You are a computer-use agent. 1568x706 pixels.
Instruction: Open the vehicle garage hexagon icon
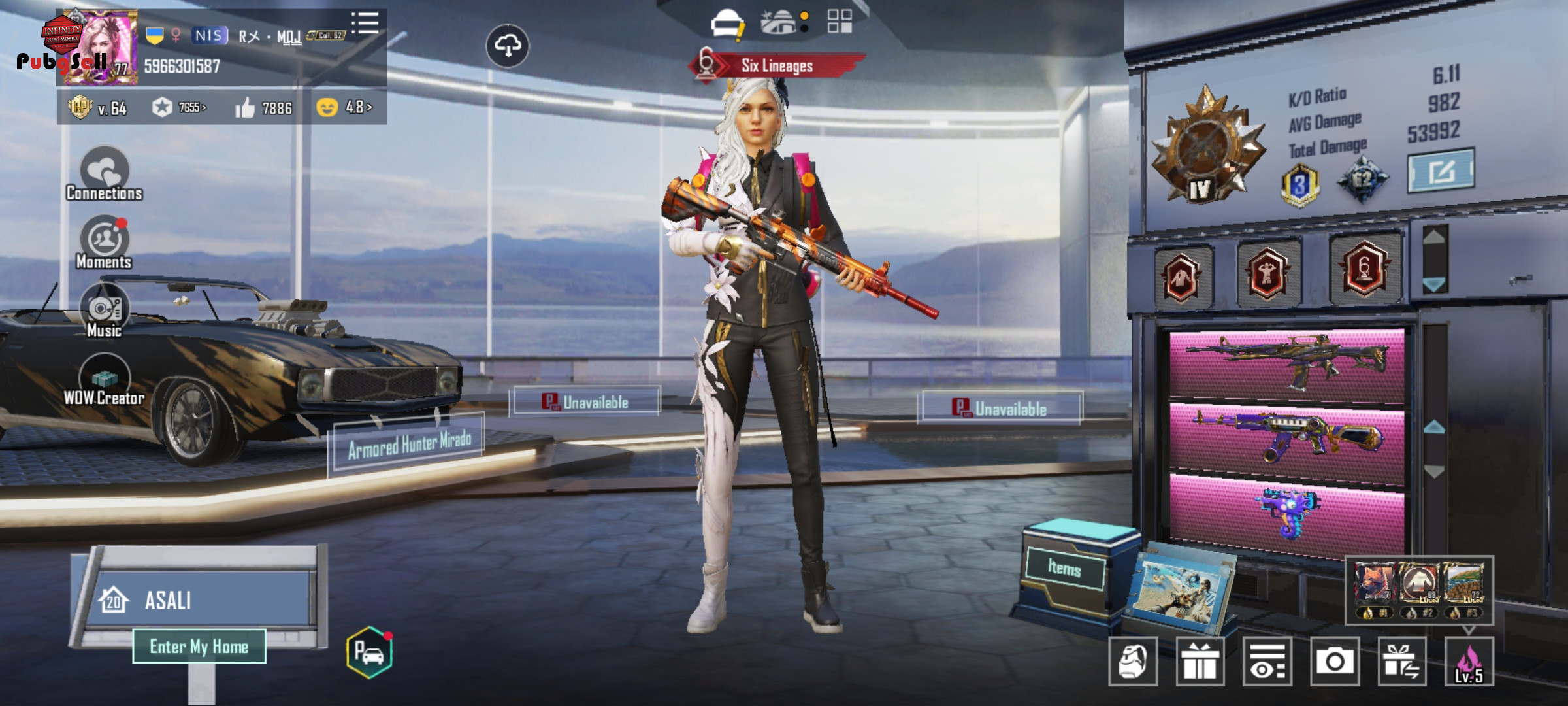[370, 652]
